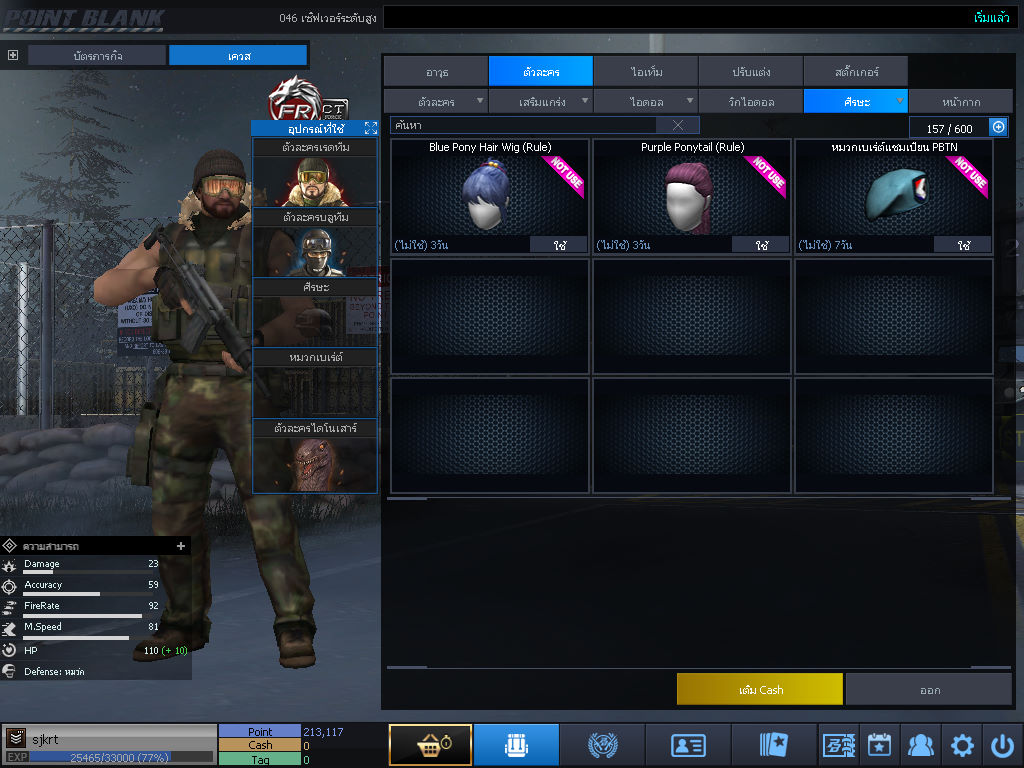The height and width of the screenshot is (768, 1024).
Task: Switch to the เควส quest tab
Action: point(238,55)
